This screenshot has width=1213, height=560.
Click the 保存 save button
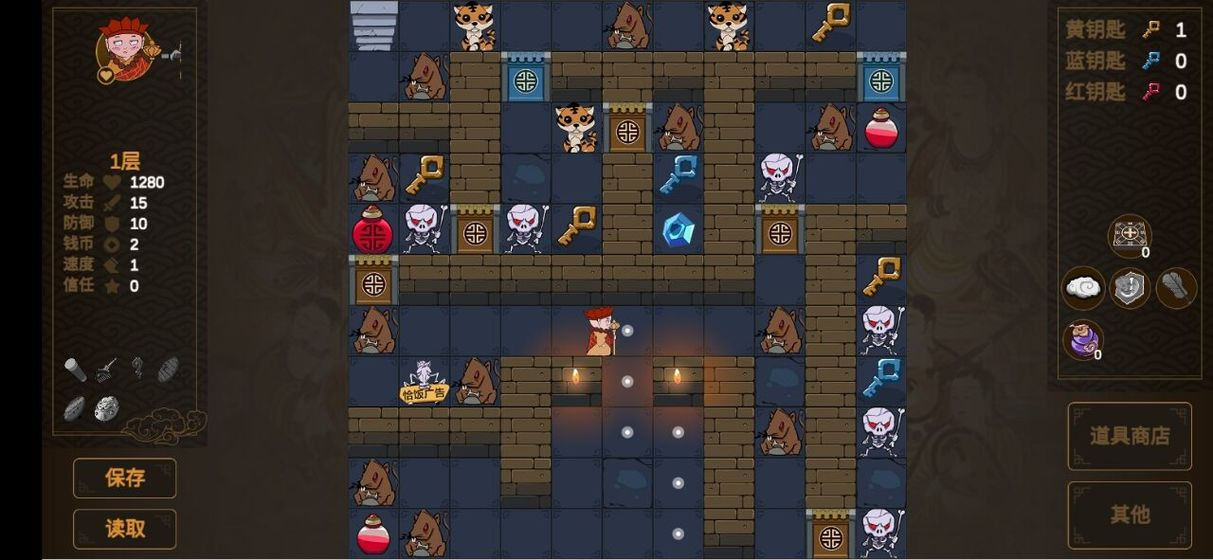tap(125, 478)
